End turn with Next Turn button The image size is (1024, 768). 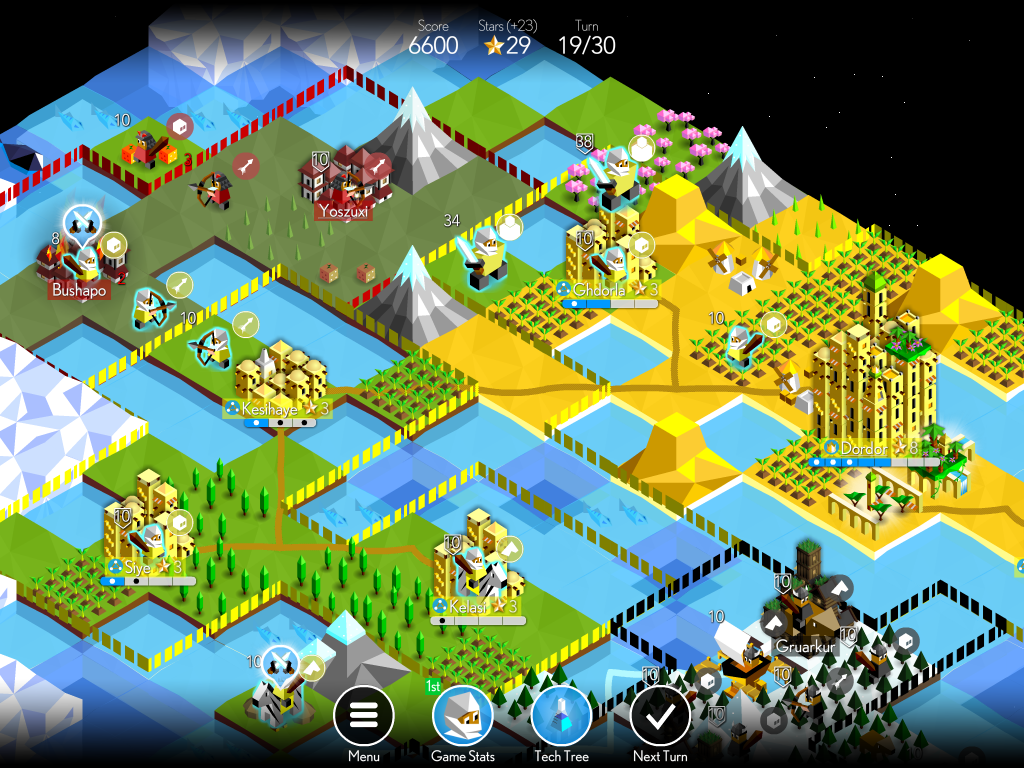[x=660, y=717]
